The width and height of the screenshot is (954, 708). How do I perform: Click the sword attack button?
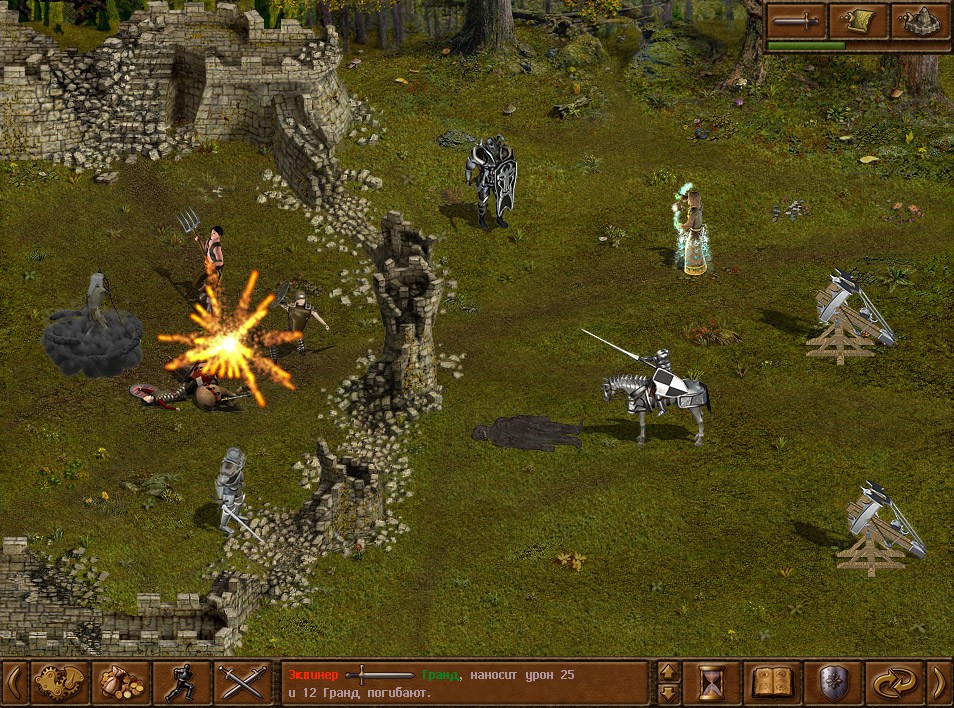797,20
